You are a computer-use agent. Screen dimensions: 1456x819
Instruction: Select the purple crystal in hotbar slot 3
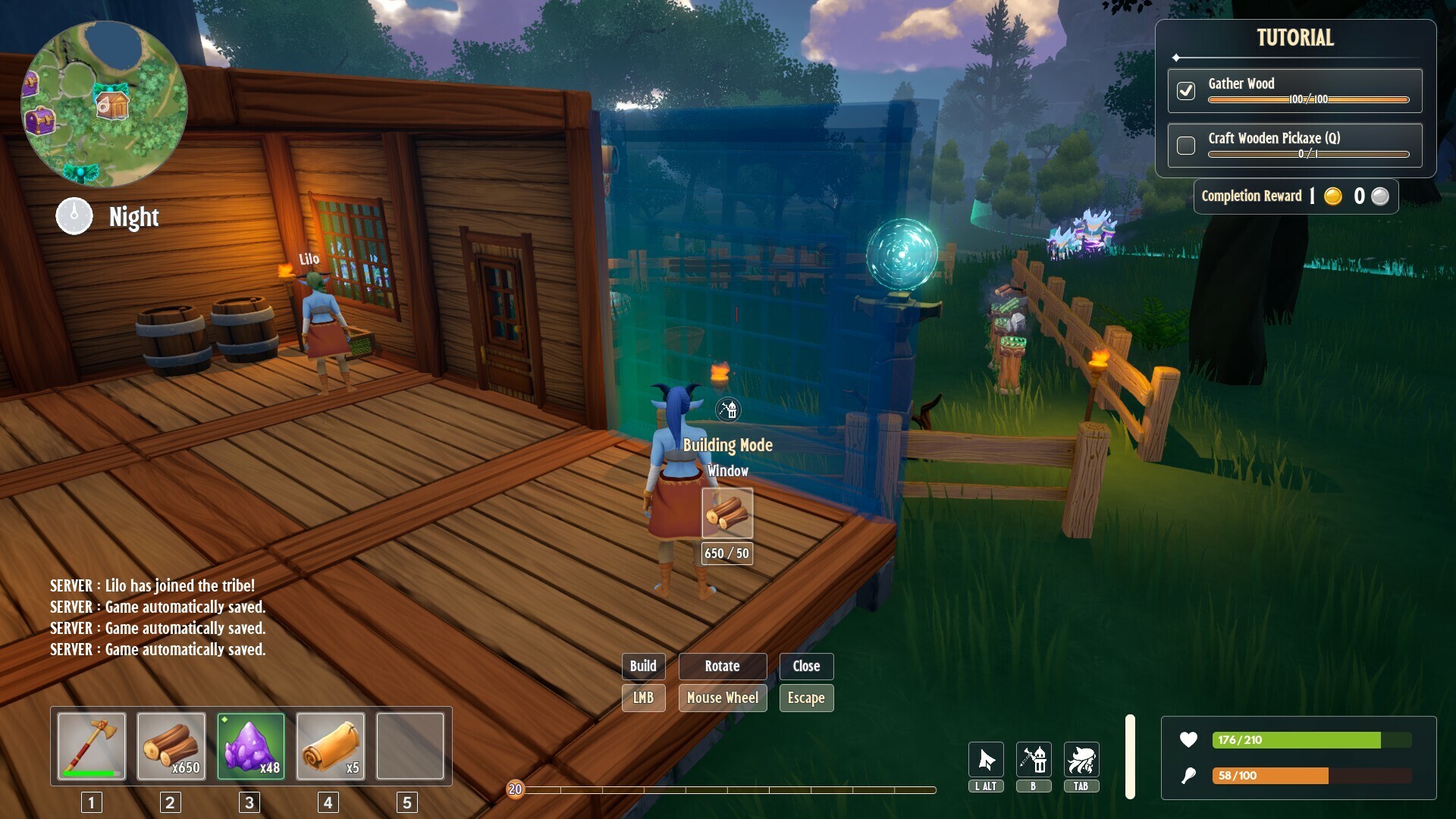coord(251,746)
